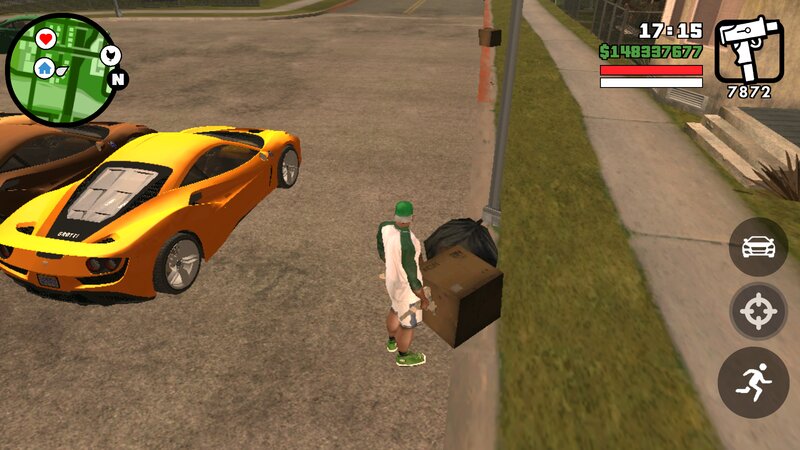
Task: Open the circular radar minimap
Action: point(62,68)
